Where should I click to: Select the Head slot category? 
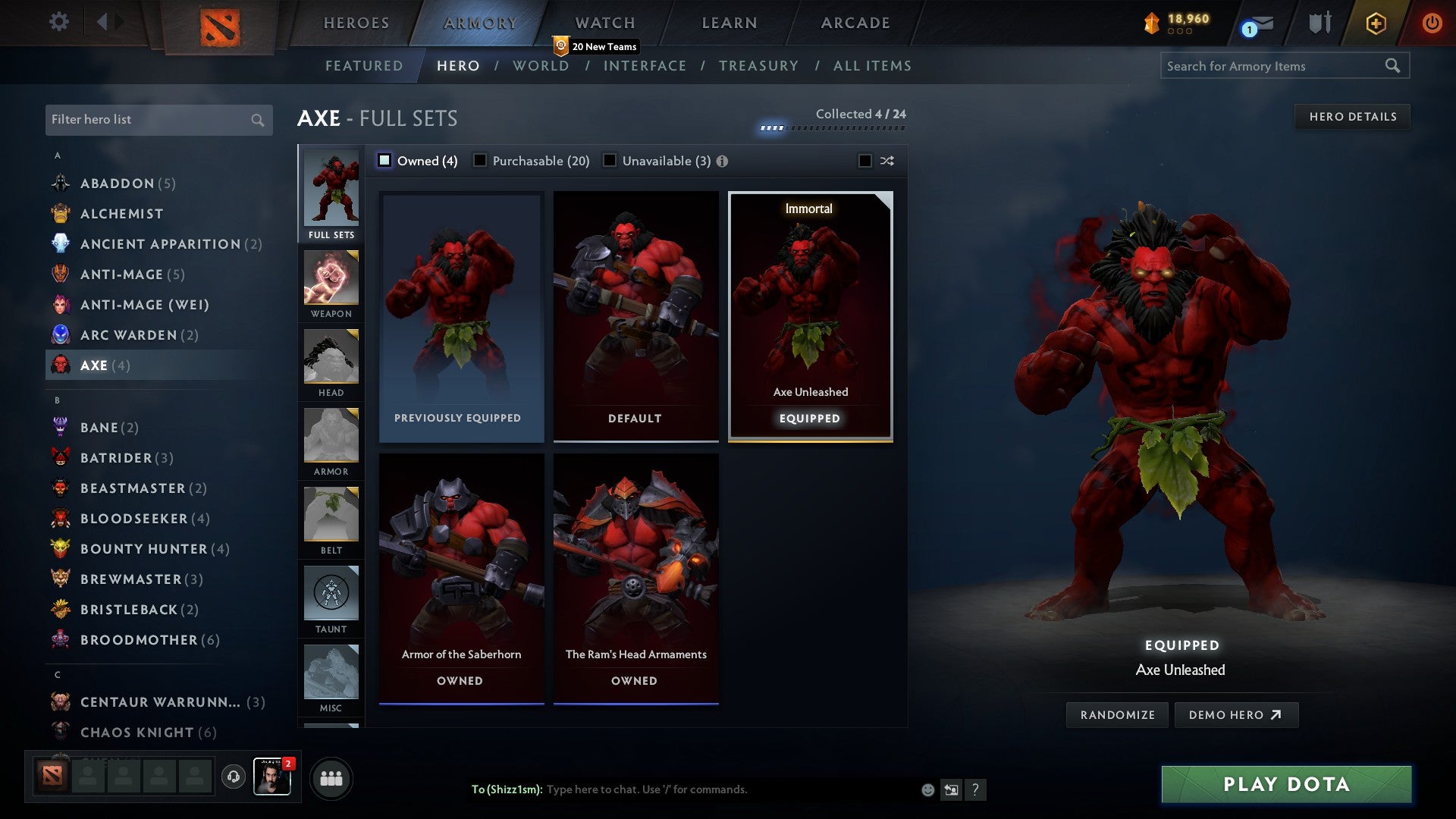click(x=331, y=364)
